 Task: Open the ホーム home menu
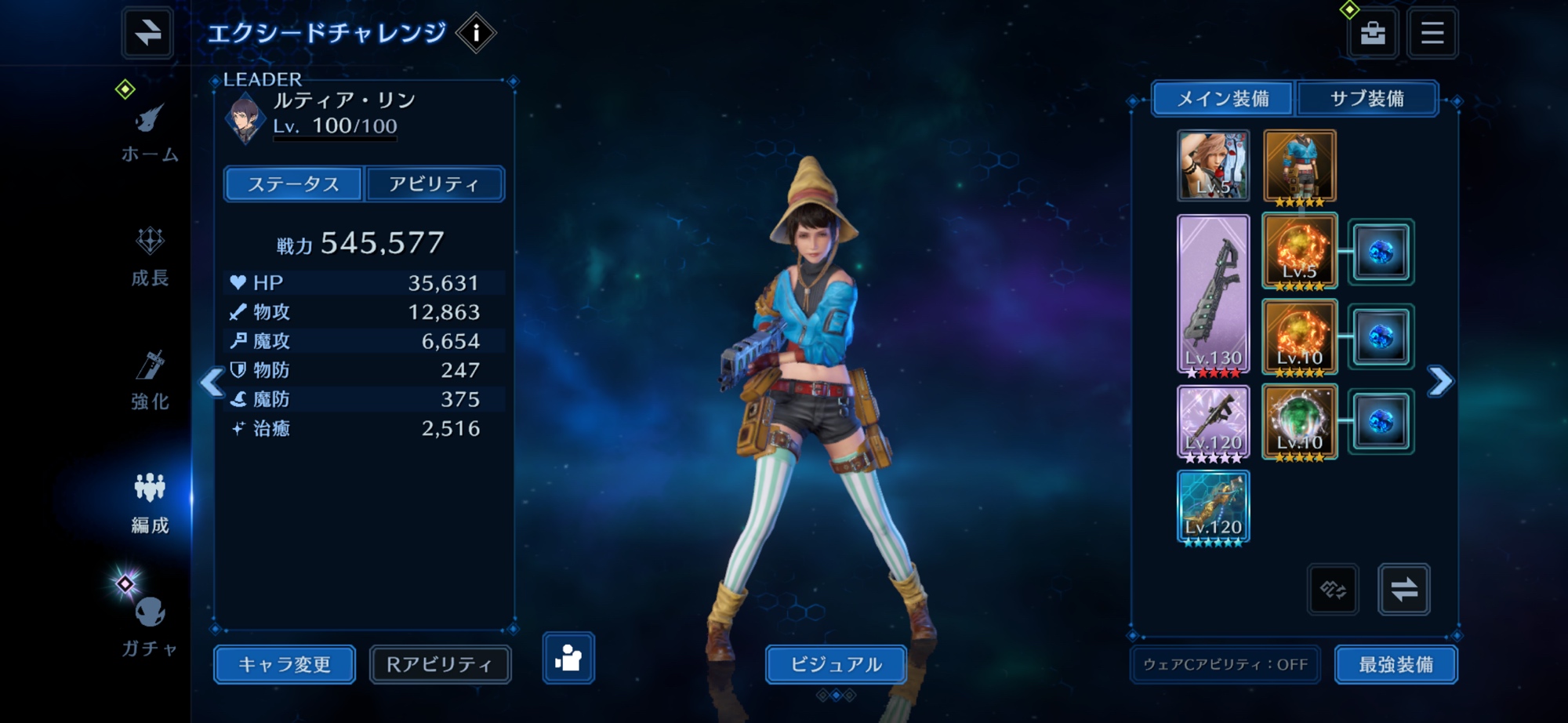click(149, 133)
